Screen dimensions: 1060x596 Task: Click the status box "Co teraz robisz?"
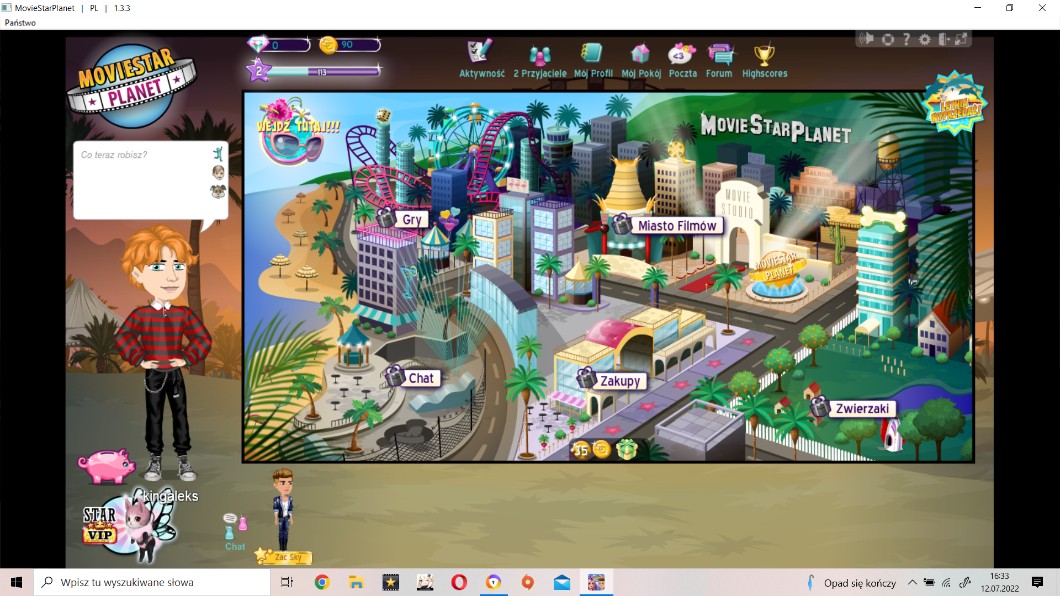[140, 178]
